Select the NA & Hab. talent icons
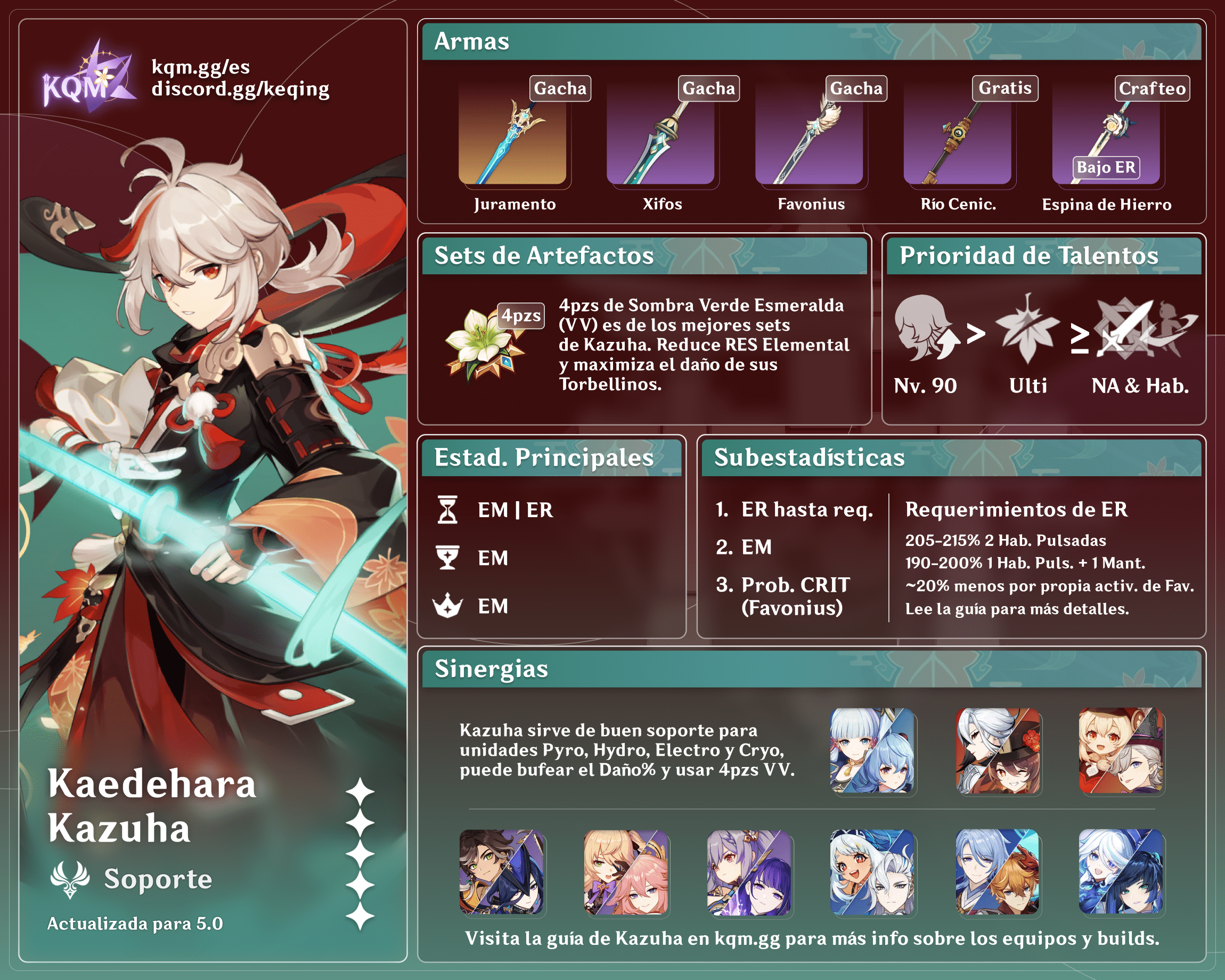The height and width of the screenshot is (980, 1225). click(1143, 329)
